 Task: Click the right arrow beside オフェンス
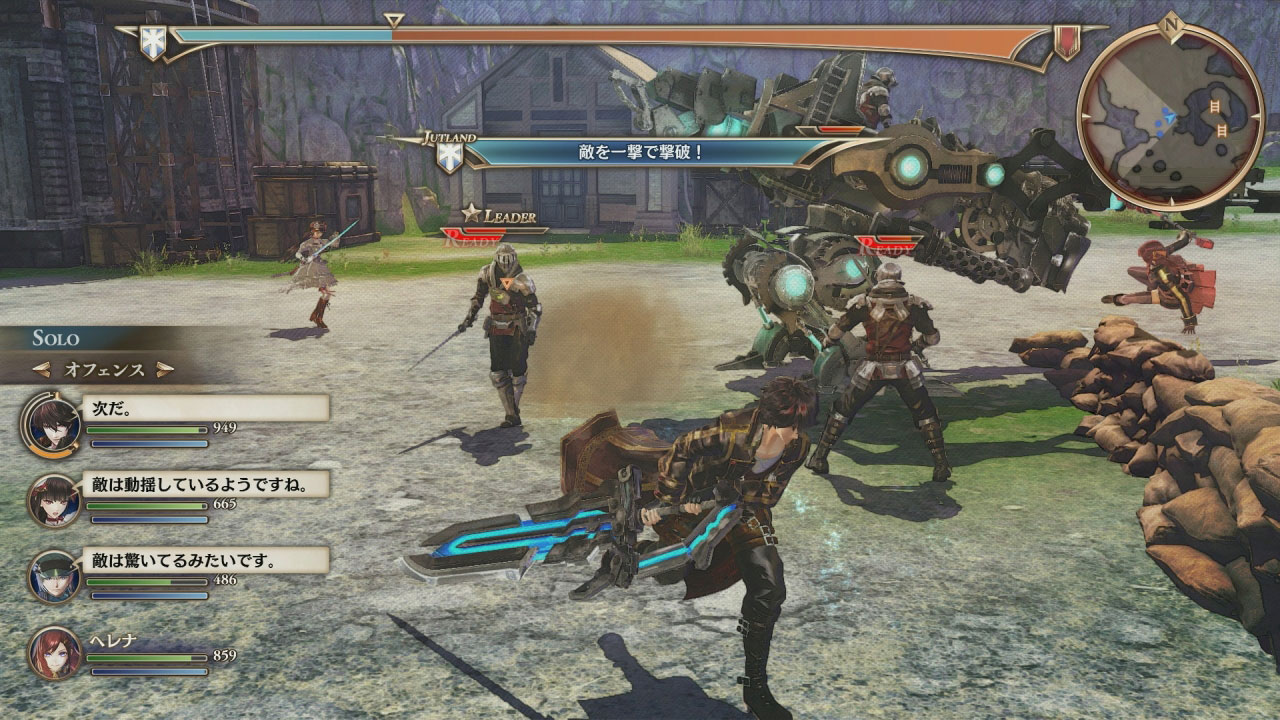[x=165, y=370]
